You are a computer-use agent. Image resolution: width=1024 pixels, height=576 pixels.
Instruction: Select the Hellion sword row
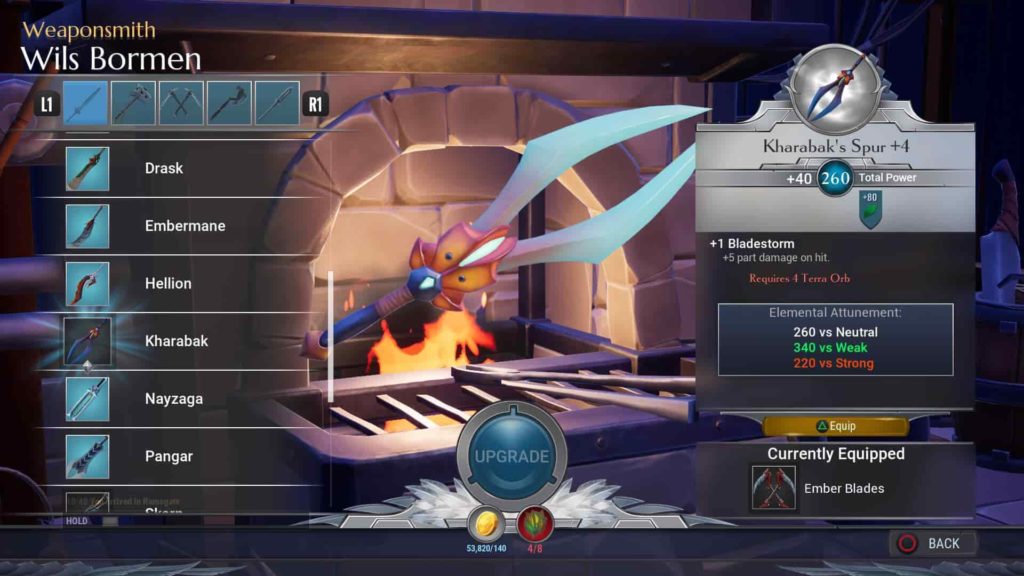(x=167, y=283)
